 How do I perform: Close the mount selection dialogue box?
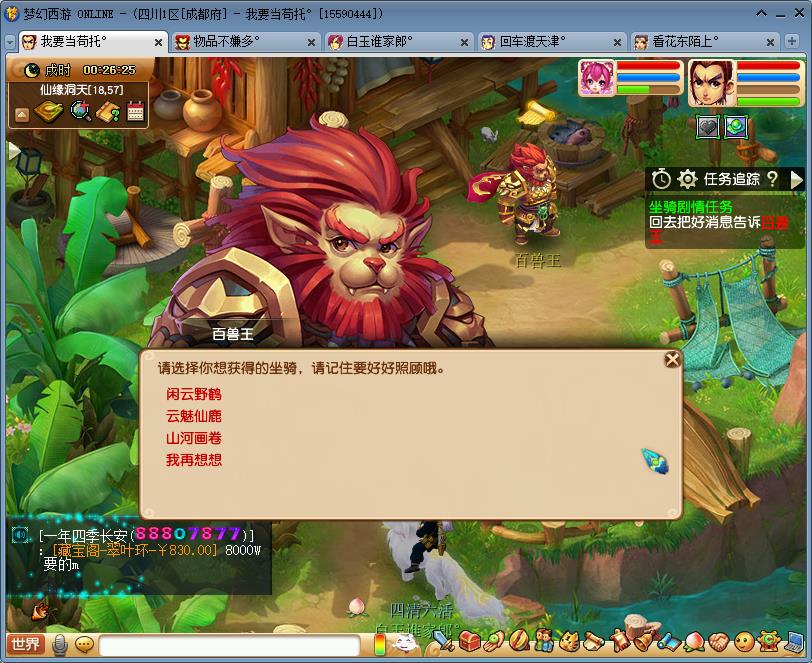tap(672, 359)
